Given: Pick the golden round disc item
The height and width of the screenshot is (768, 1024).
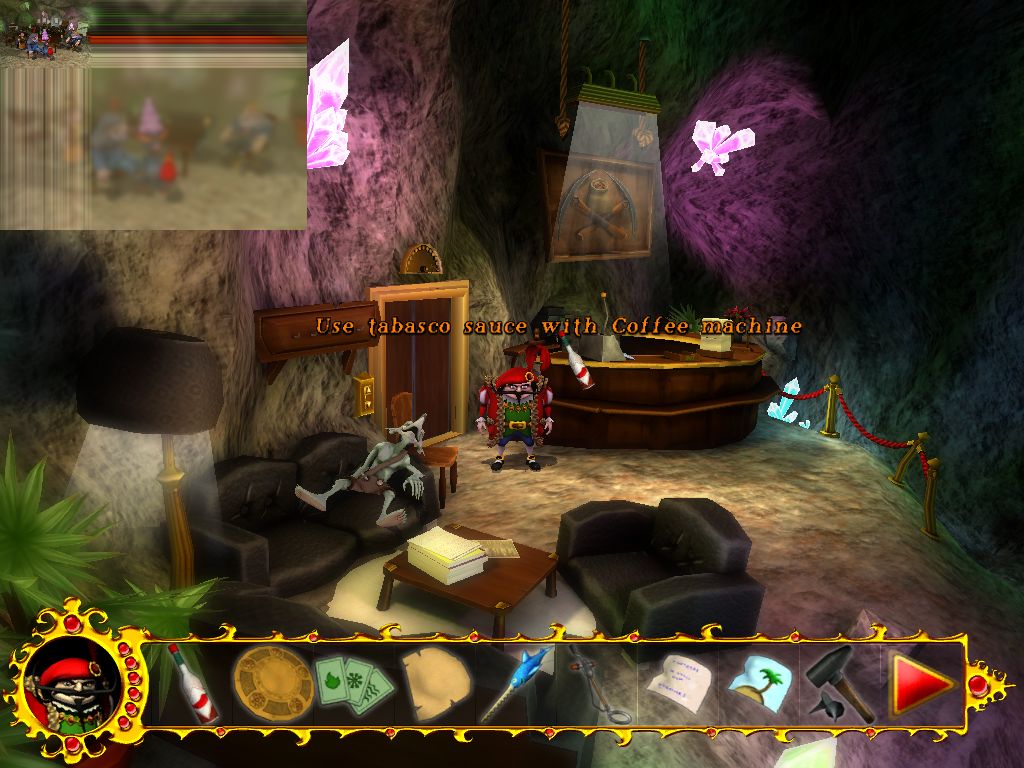Looking at the screenshot, I should [272, 682].
